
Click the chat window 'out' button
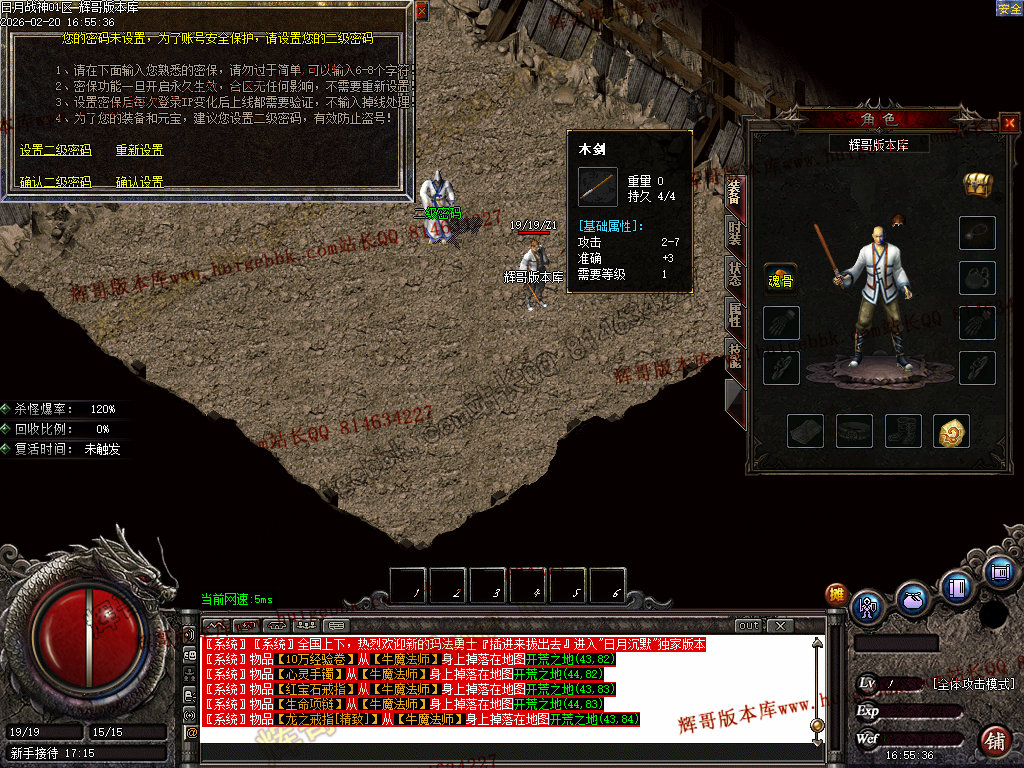coord(749,626)
